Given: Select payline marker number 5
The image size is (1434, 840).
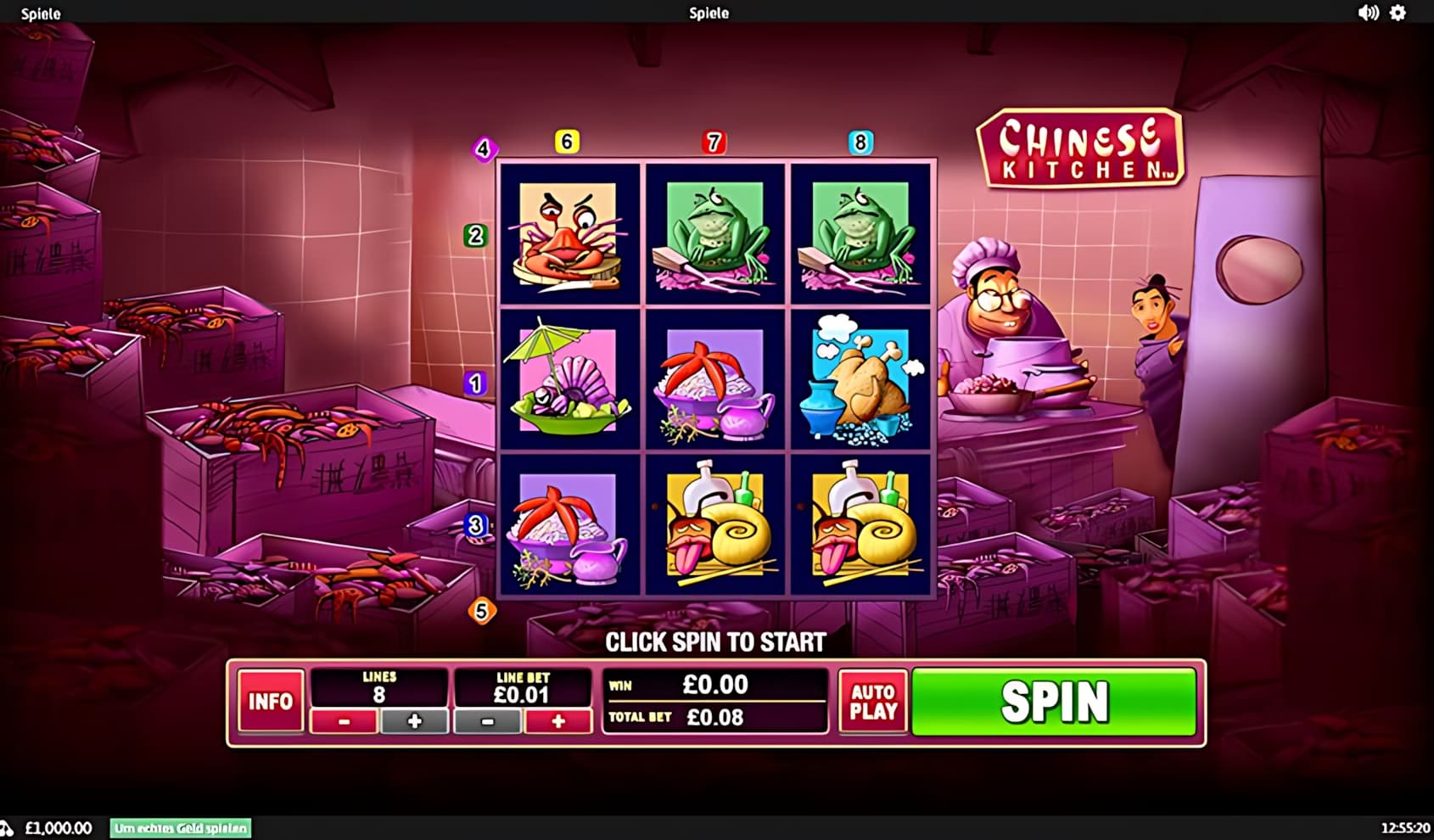Looking at the screenshot, I should click(482, 611).
